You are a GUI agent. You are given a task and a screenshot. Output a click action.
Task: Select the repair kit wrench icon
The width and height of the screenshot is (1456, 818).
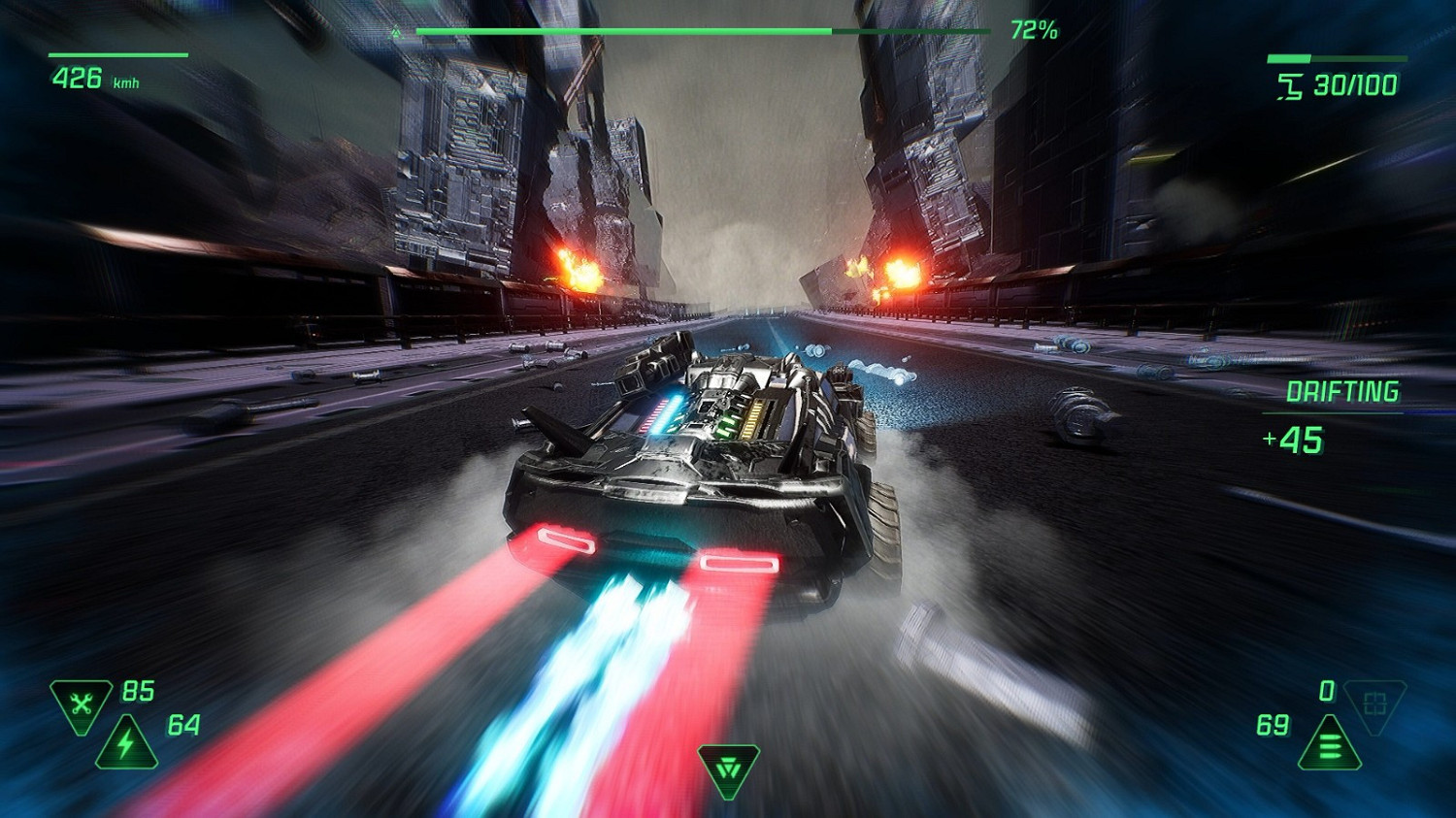pos(80,700)
